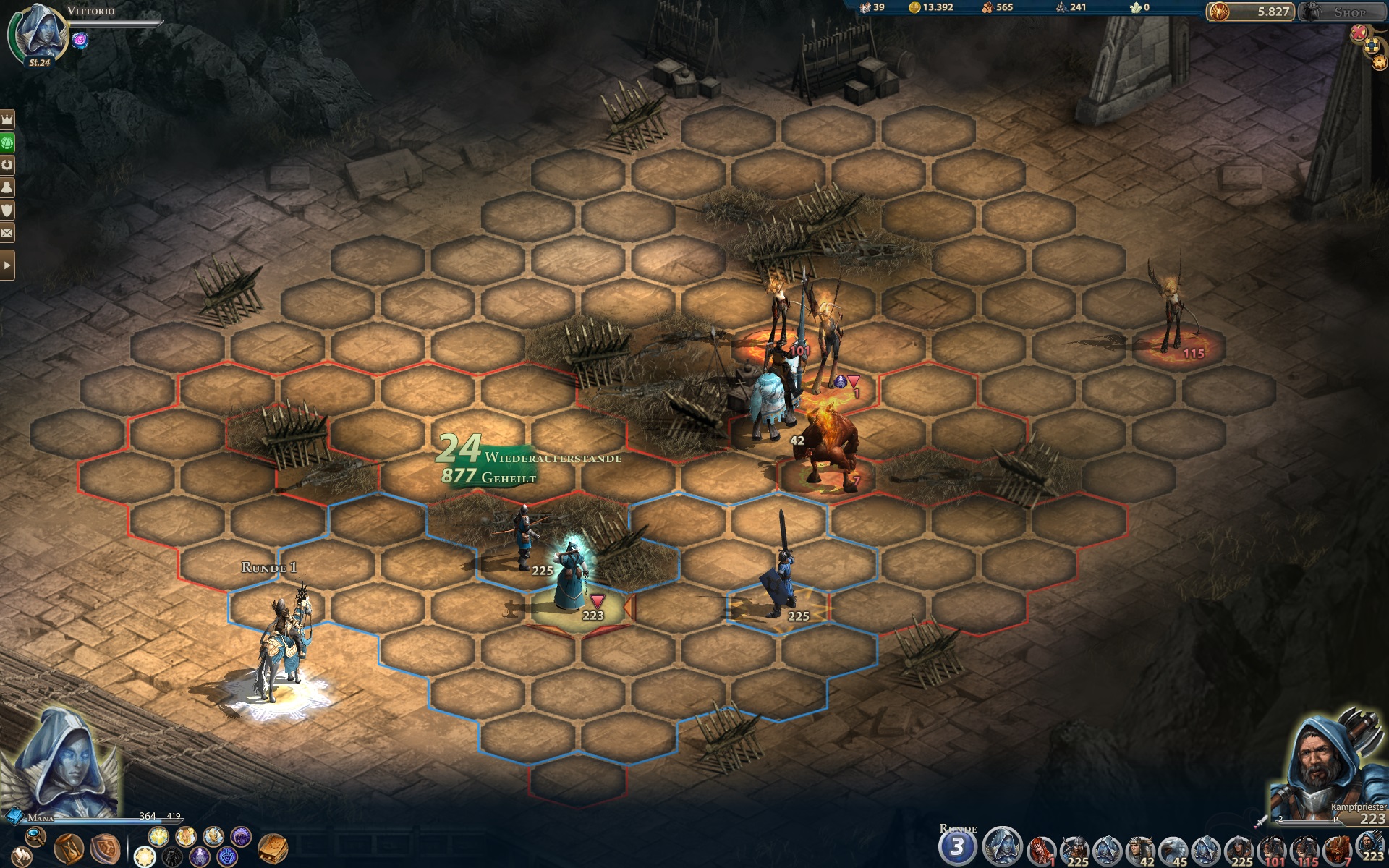1389x868 pixels.
Task: Show the friends silhouette sidebar icon
Action: click(7, 187)
